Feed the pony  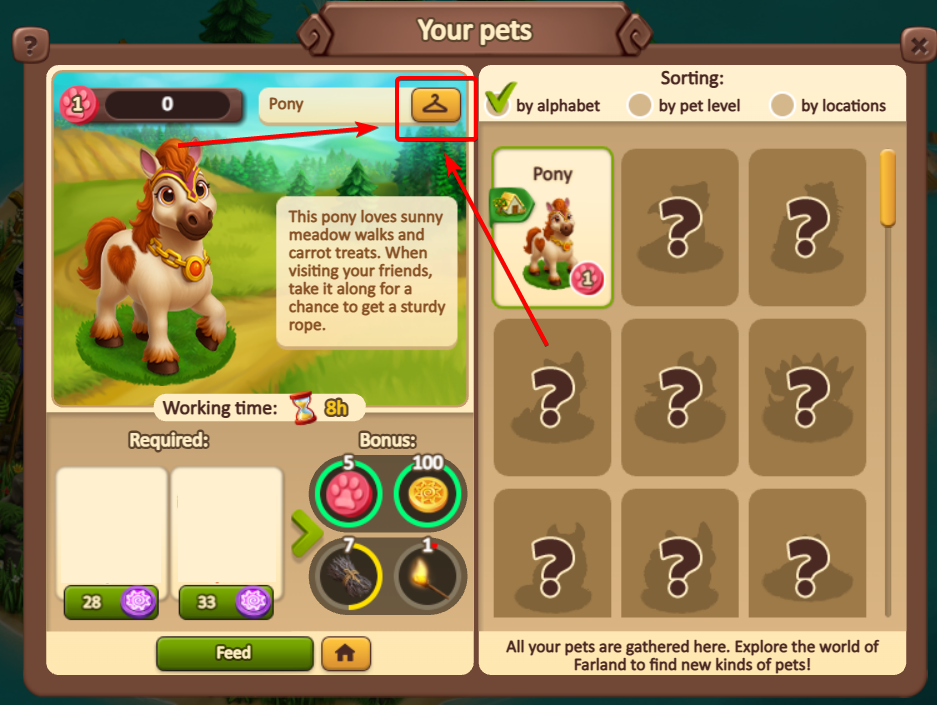pyautogui.click(x=234, y=653)
